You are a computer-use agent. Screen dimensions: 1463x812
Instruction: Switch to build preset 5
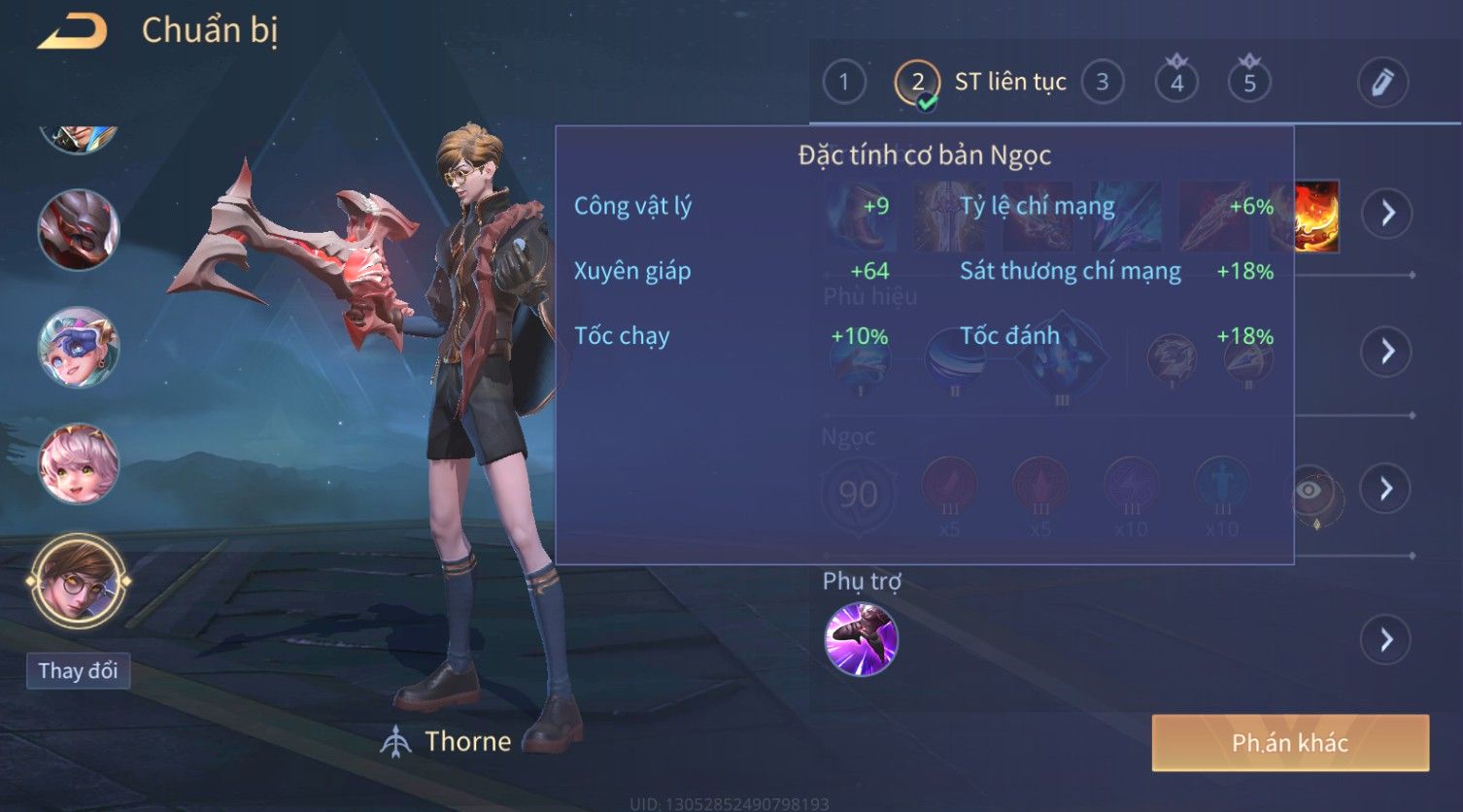[1249, 83]
